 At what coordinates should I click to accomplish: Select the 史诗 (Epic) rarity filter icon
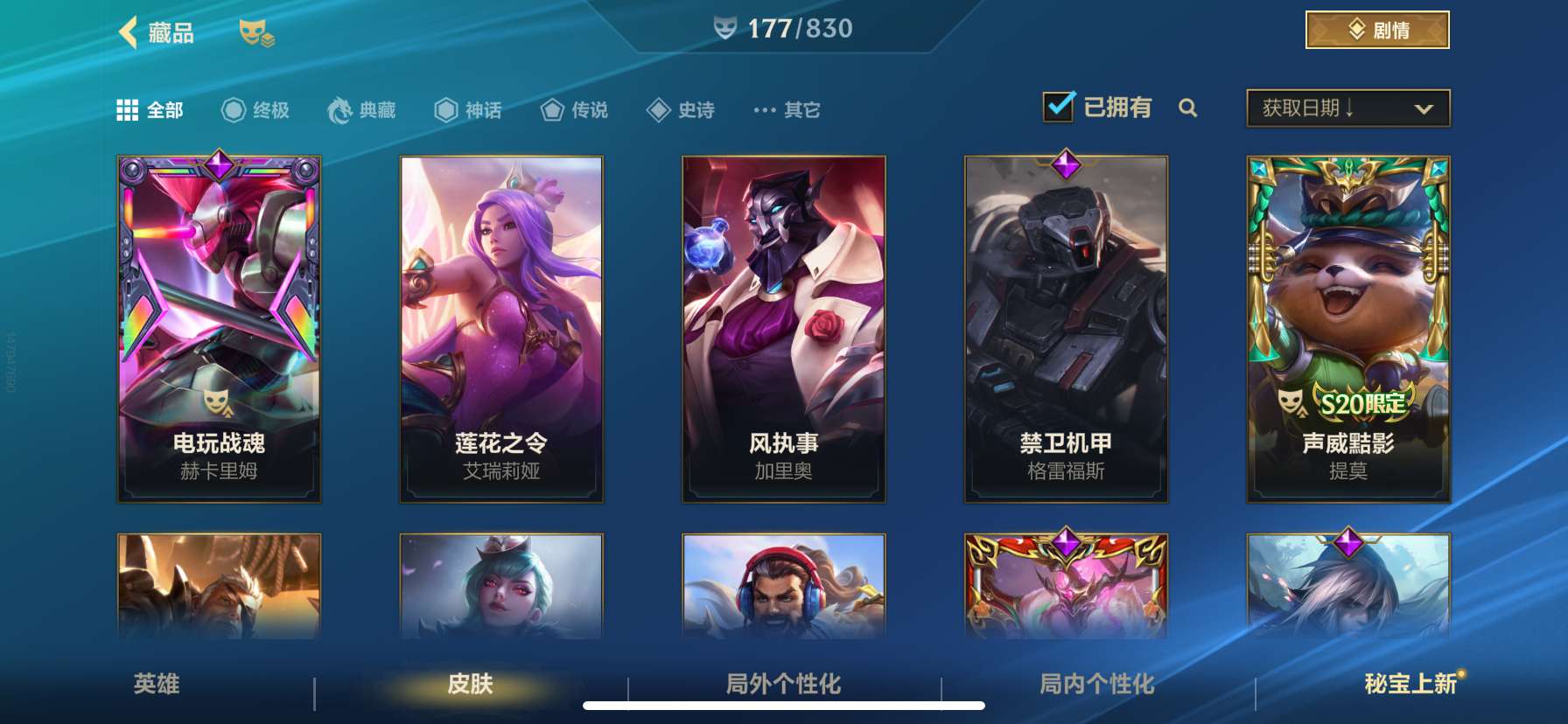point(658,109)
